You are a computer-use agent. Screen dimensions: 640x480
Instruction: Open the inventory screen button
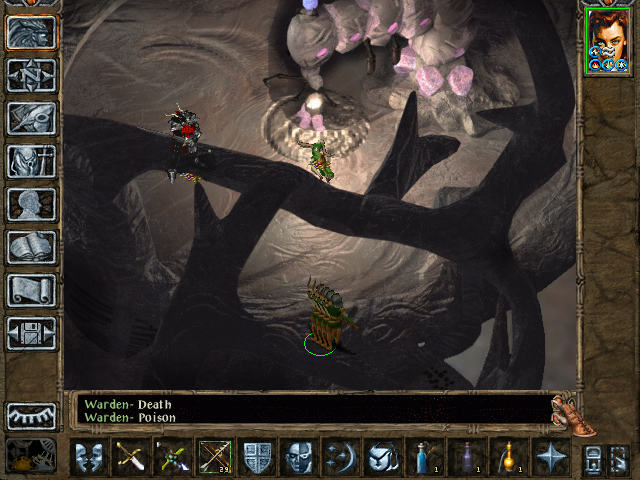[x=31, y=161]
